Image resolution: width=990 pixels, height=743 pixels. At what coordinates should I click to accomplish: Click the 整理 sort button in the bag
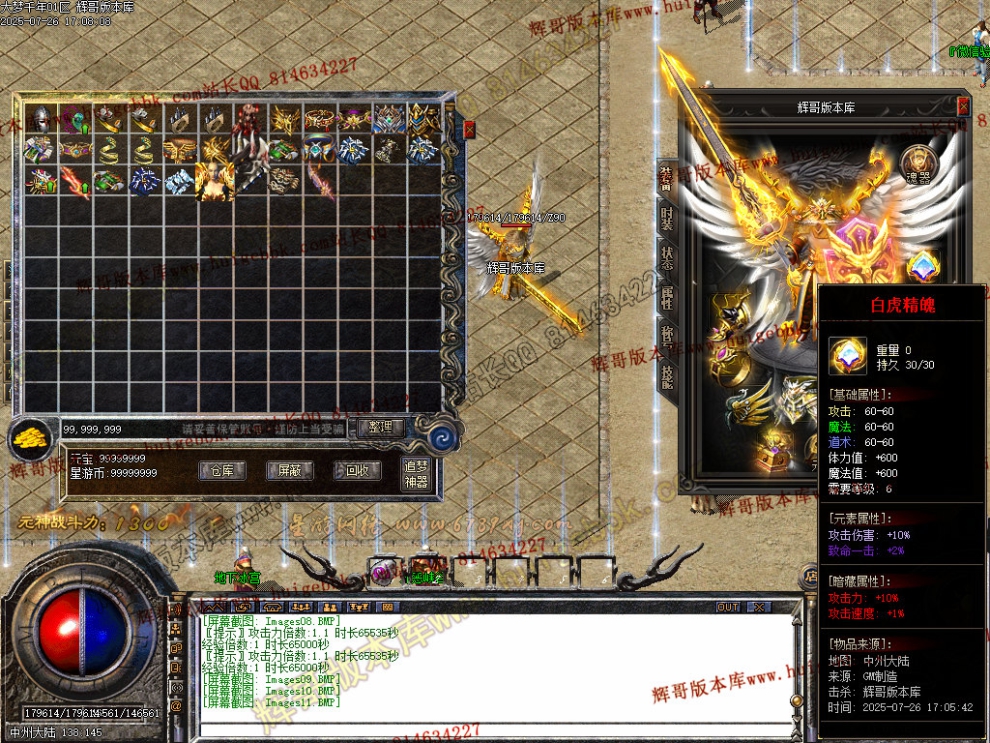(380, 428)
